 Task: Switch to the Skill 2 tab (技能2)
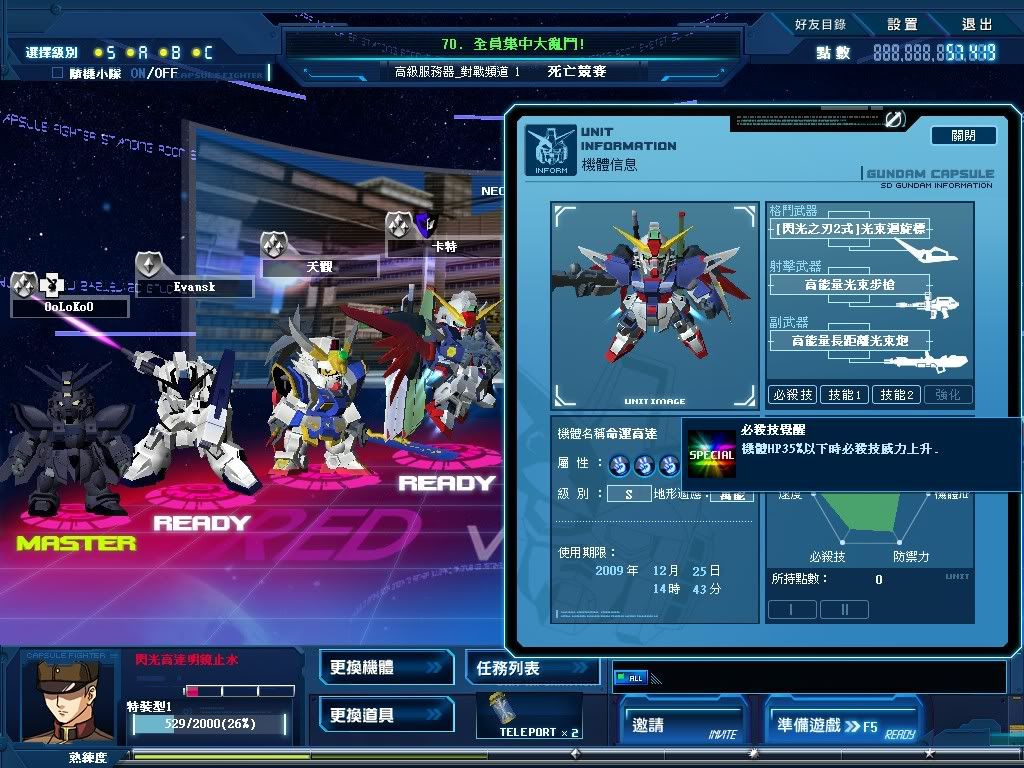pyautogui.click(x=896, y=395)
